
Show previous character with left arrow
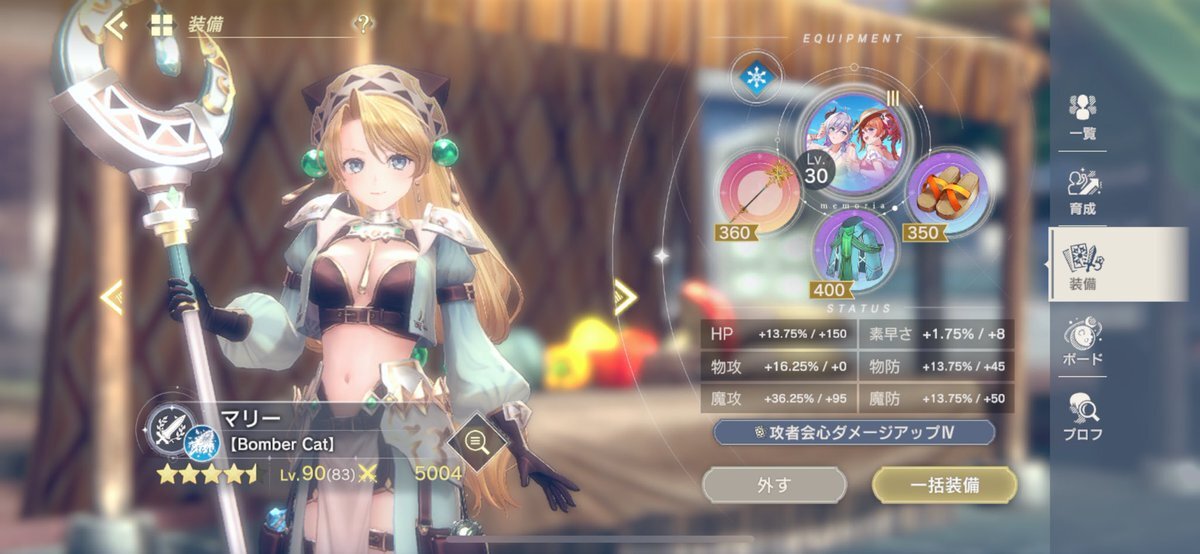point(112,296)
